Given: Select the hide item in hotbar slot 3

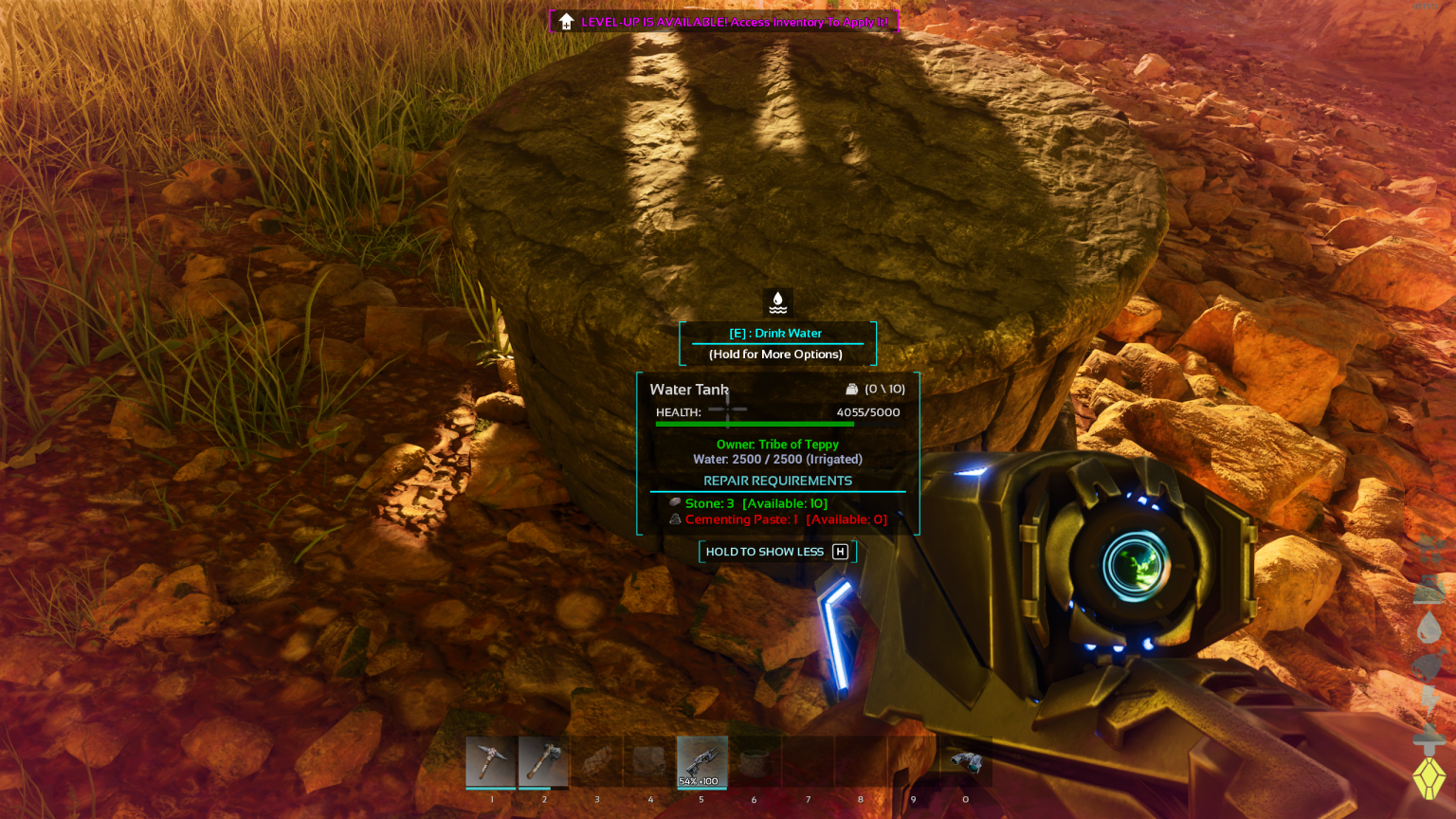Looking at the screenshot, I should 597,762.
